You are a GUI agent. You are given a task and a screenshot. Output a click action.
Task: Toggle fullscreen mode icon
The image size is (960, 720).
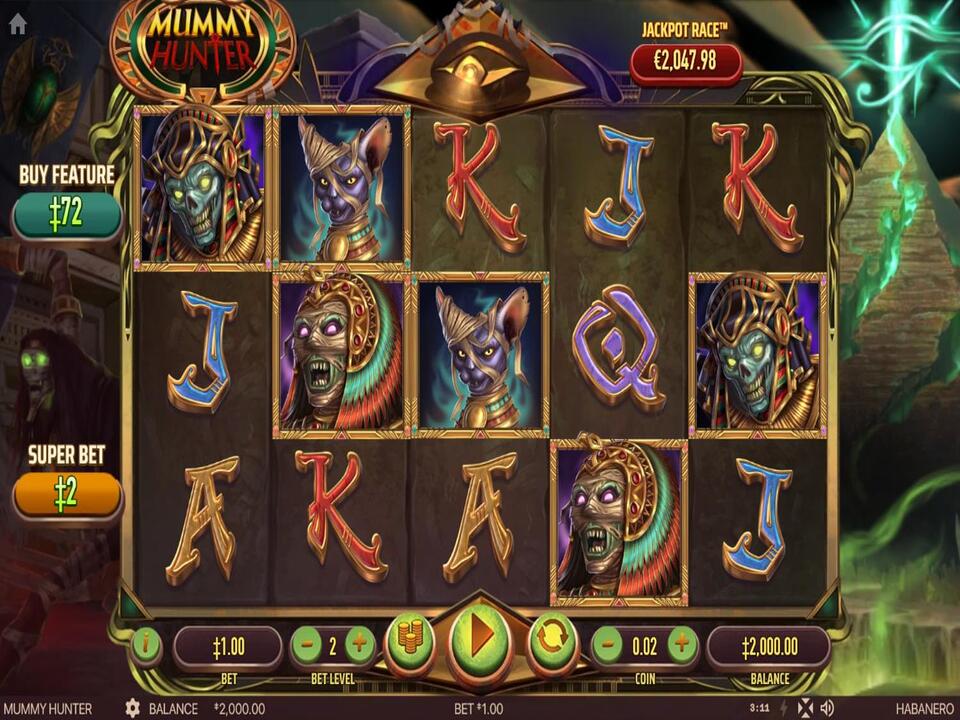(805, 708)
